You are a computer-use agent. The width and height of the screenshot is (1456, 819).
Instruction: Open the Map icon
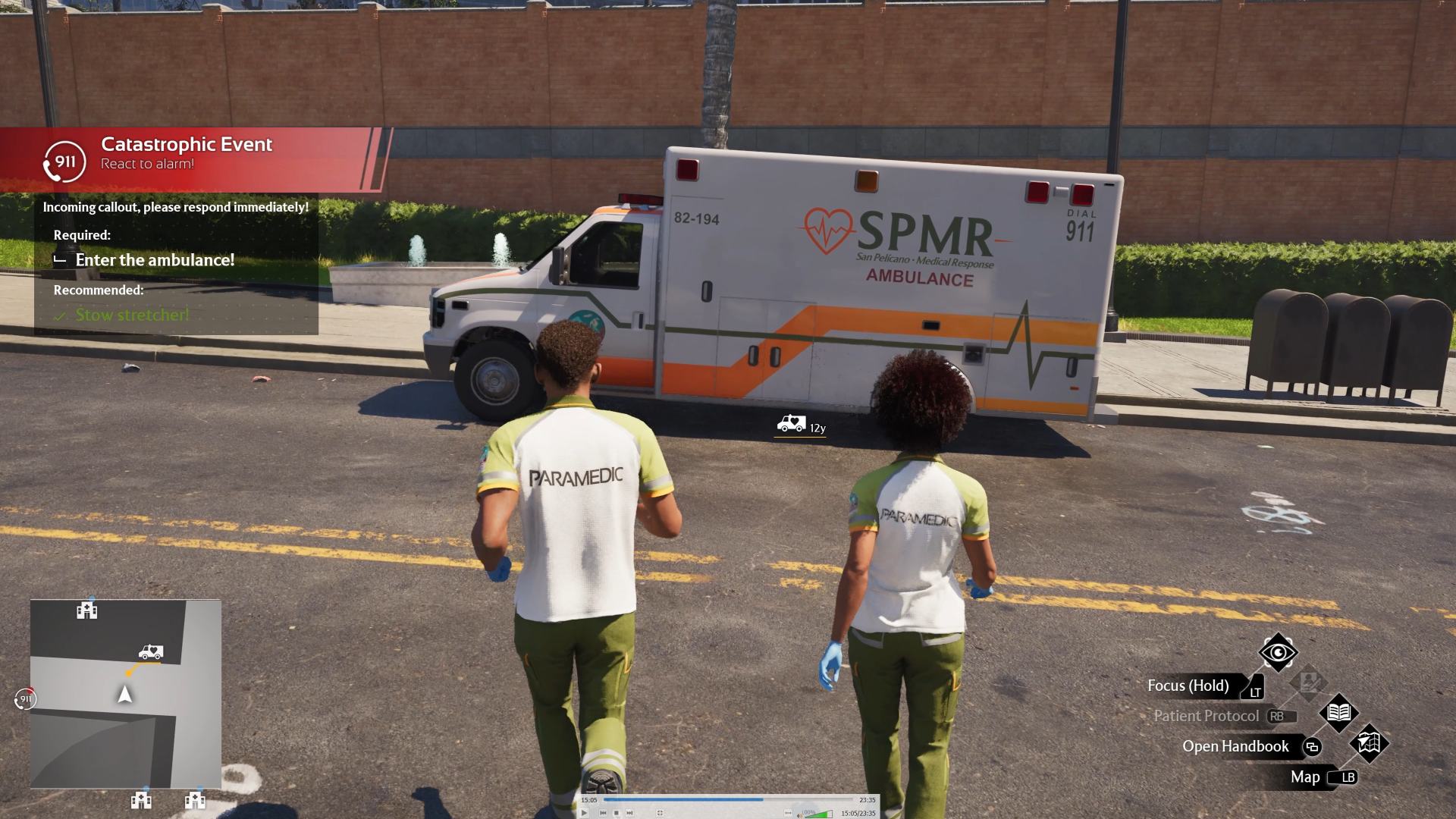(x=1369, y=743)
